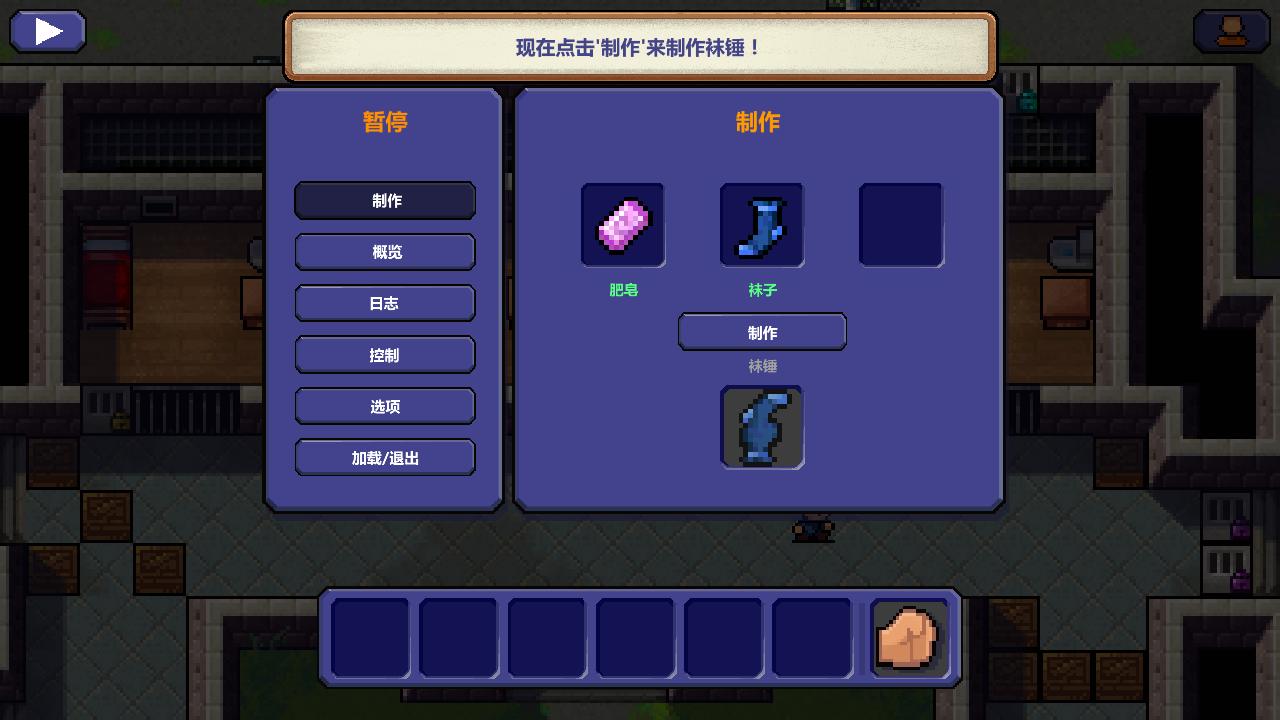Show the 控制 controls menu
1280x720 pixels.
point(385,355)
